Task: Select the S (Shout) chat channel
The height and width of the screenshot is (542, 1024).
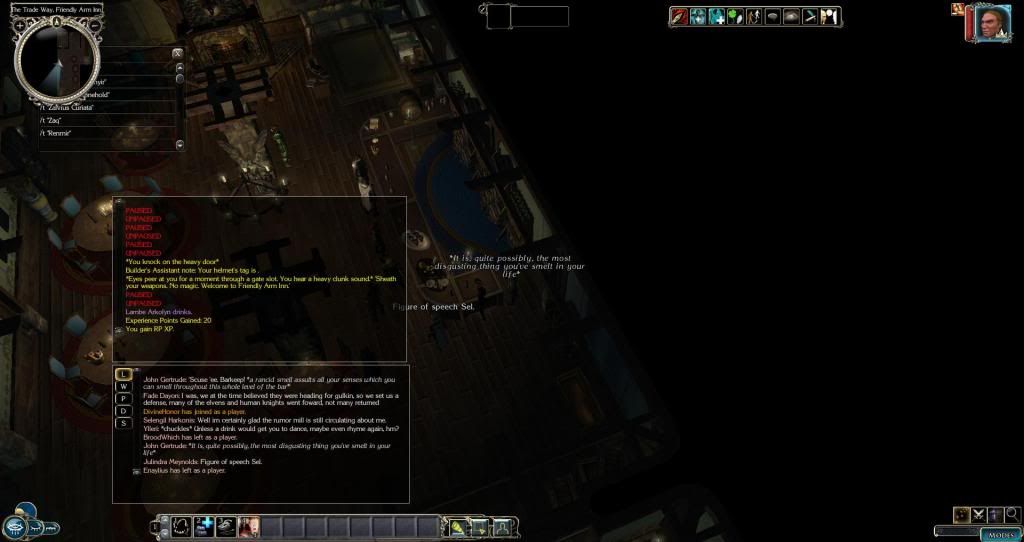Action: (124, 423)
